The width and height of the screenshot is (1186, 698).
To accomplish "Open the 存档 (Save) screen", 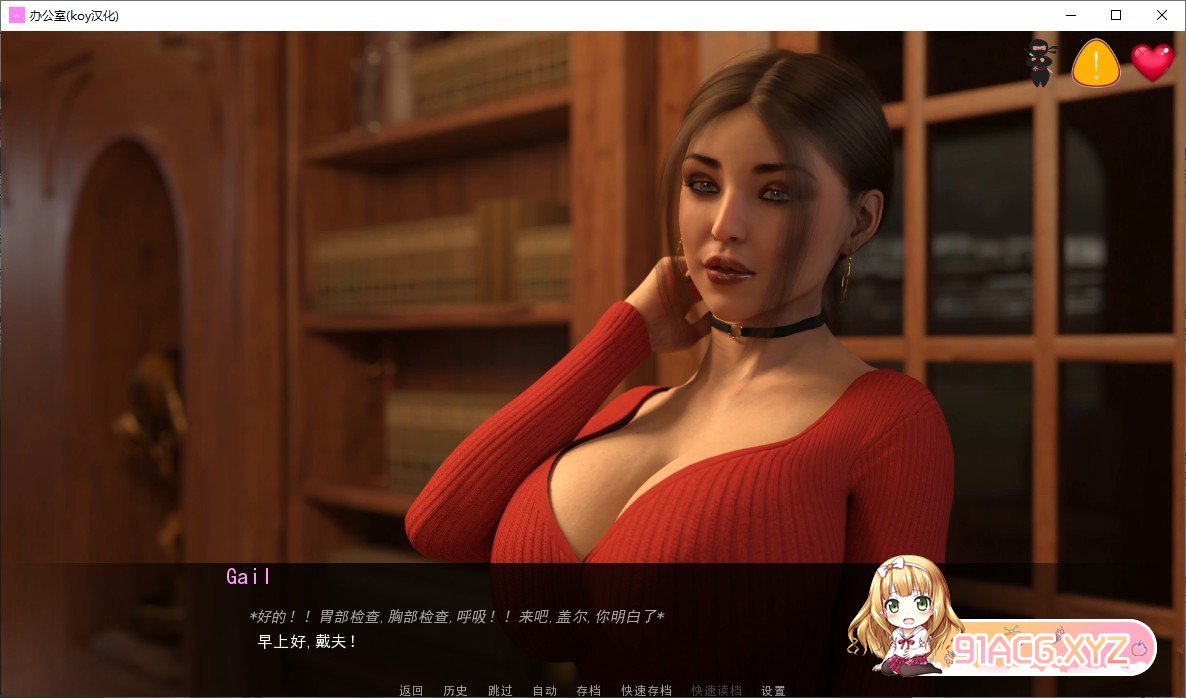I will pyautogui.click(x=588, y=690).
